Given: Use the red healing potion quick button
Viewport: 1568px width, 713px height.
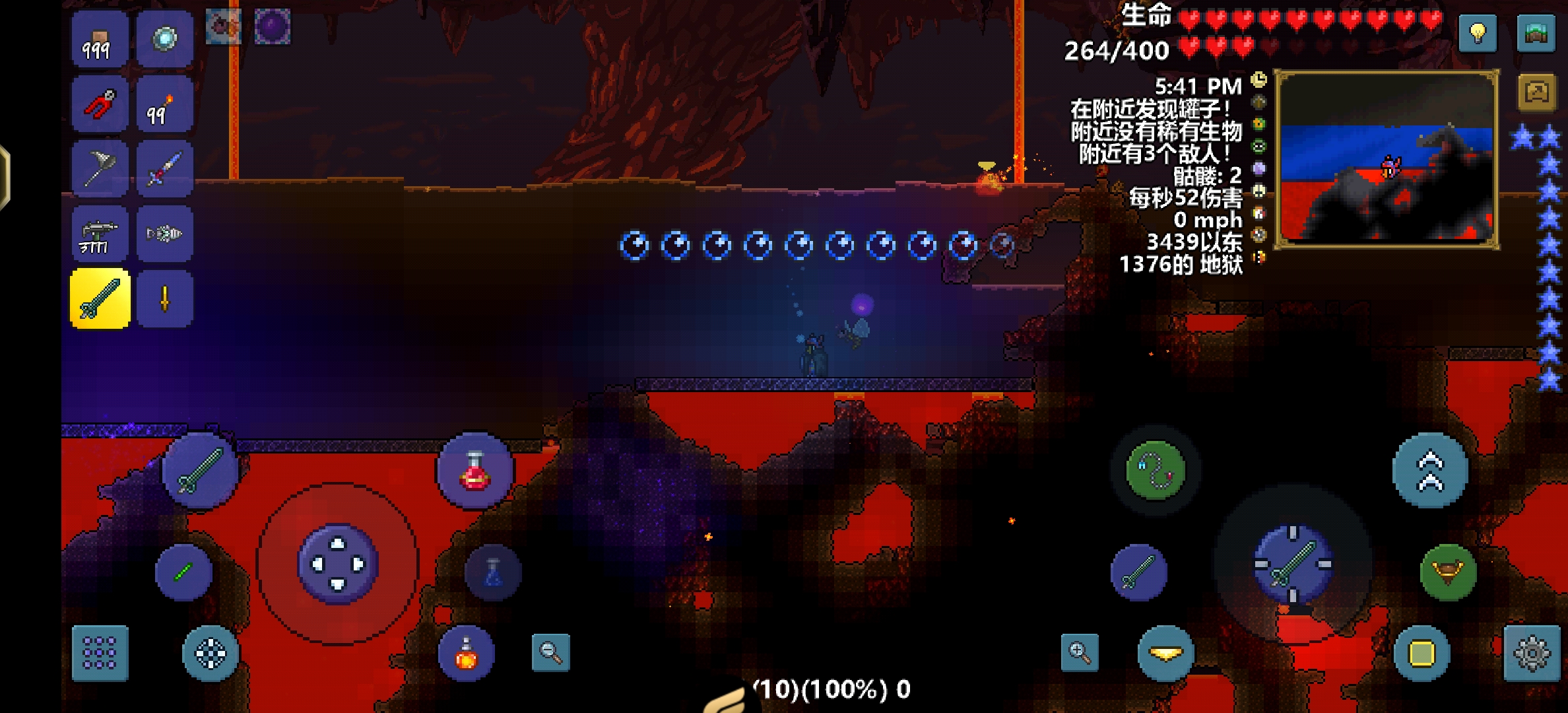Looking at the screenshot, I should coord(474,471).
